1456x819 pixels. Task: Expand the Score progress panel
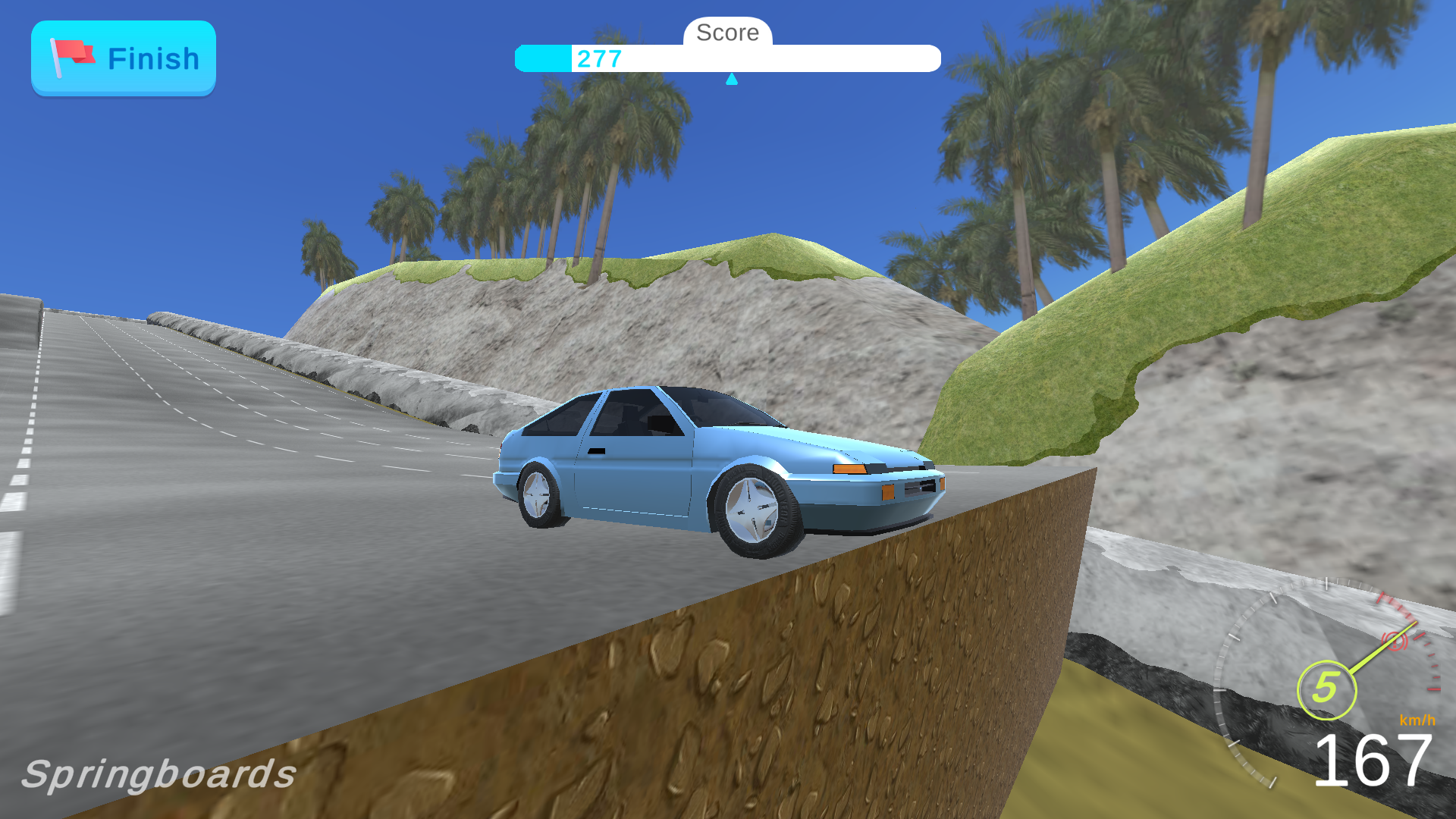click(728, 58)
